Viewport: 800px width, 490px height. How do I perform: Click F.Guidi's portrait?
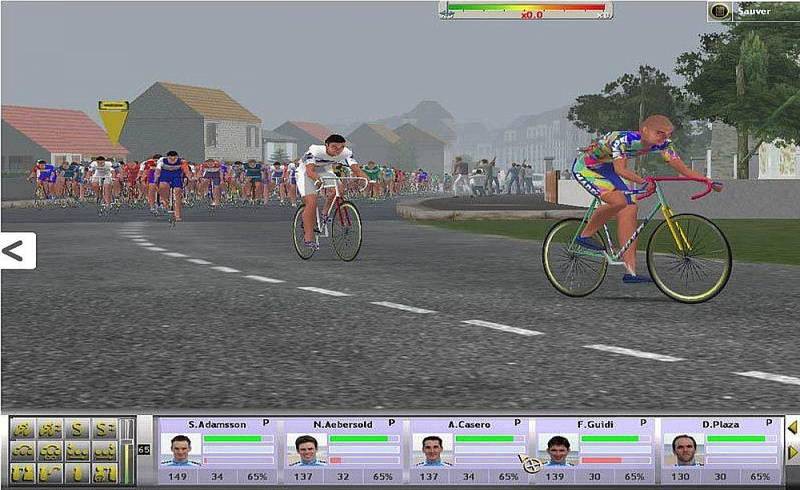pos(558,450)
